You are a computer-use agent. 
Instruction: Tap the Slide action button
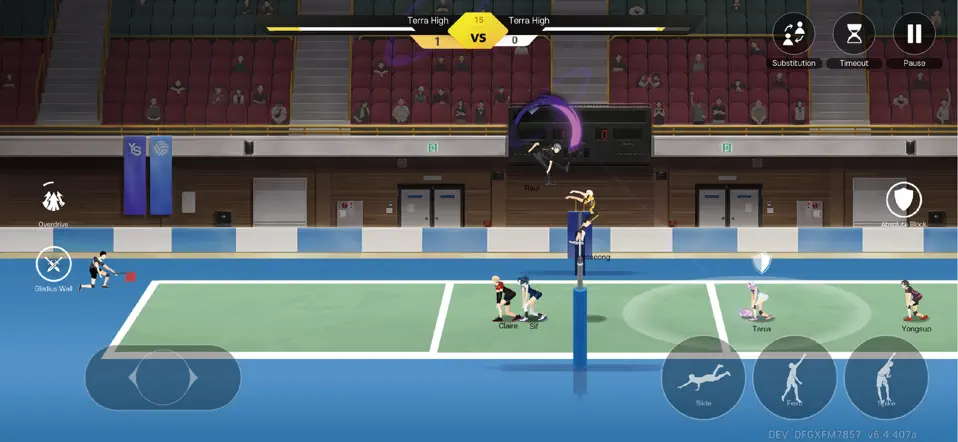pos(703,378)
